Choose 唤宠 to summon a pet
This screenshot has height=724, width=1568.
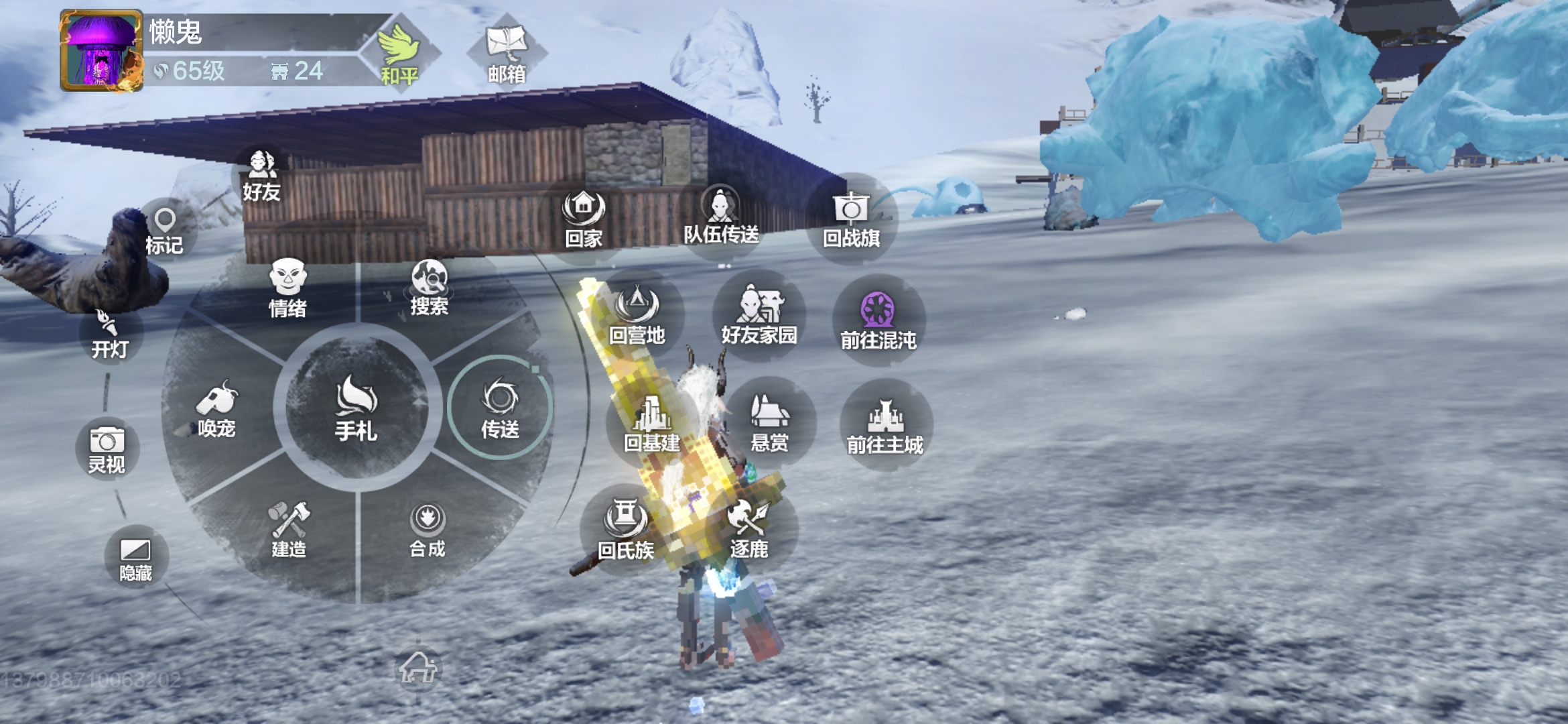pyautogui.click(x=216, y=410)
